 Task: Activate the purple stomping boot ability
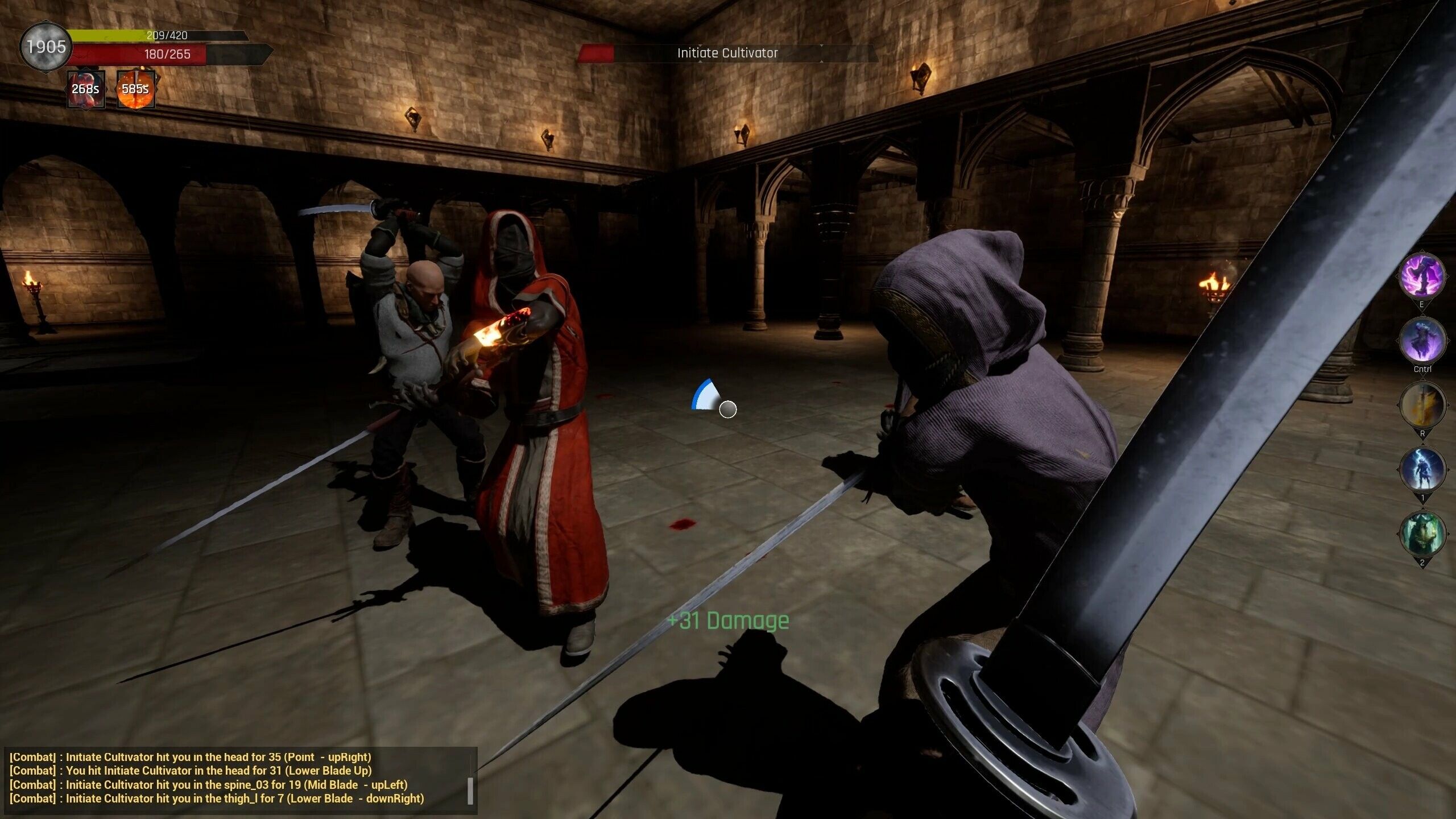pyautogui.click(x=1421, y=276)
